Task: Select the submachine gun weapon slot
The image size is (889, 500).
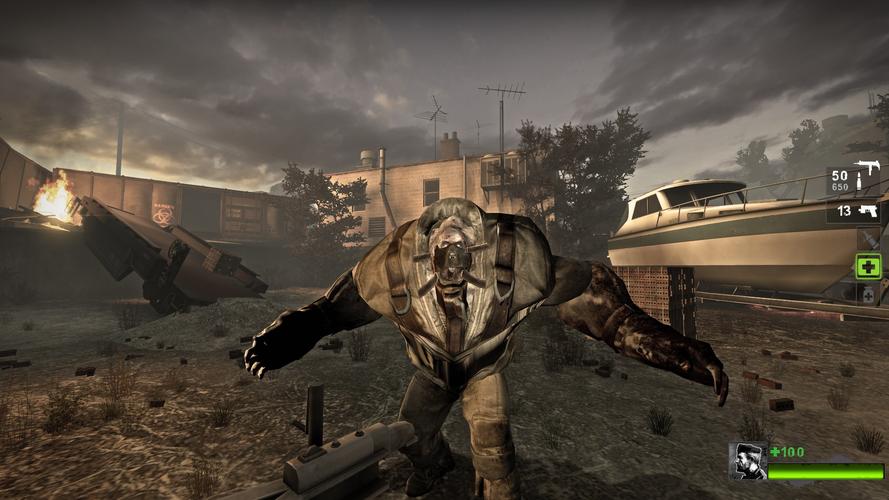Action: coord(854,180)
